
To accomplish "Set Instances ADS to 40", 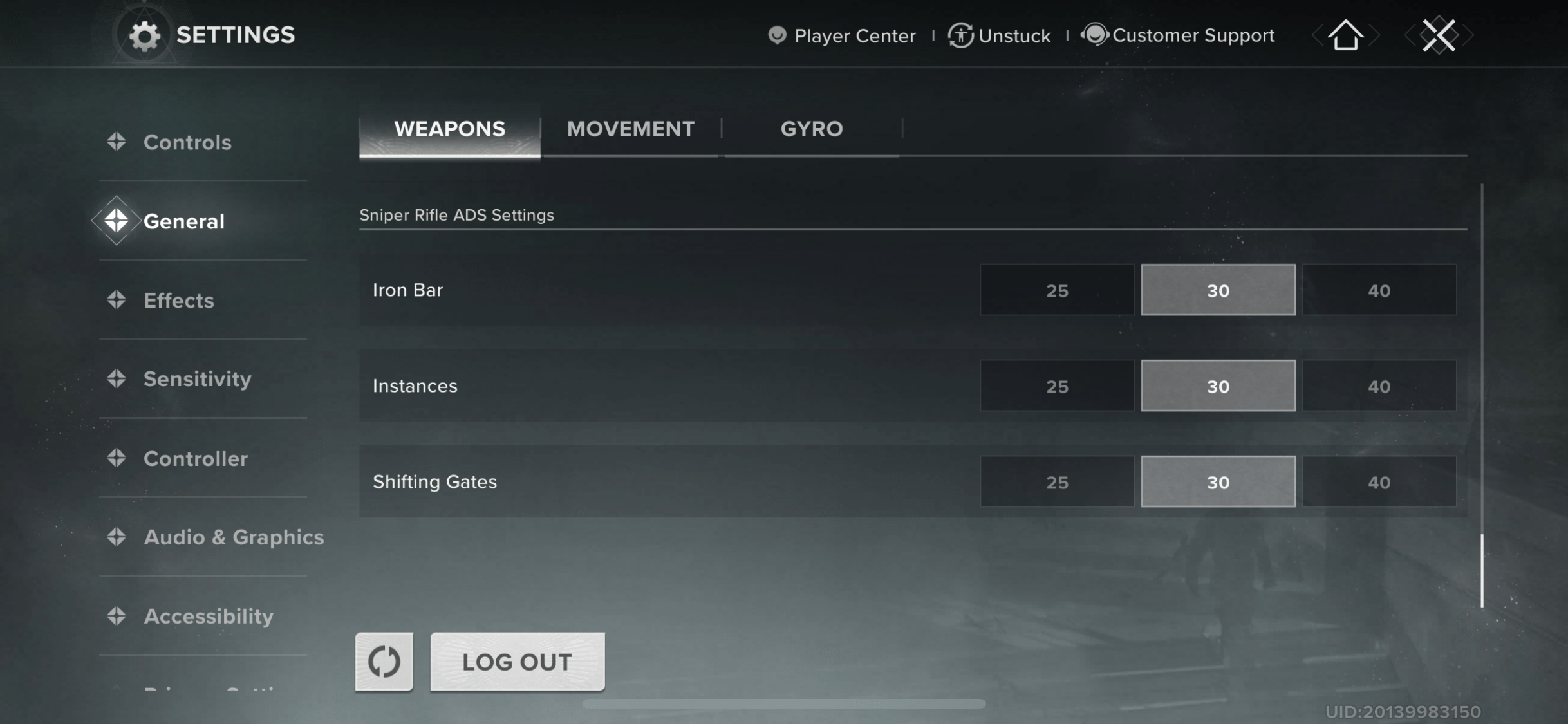I will [1379, 386].
